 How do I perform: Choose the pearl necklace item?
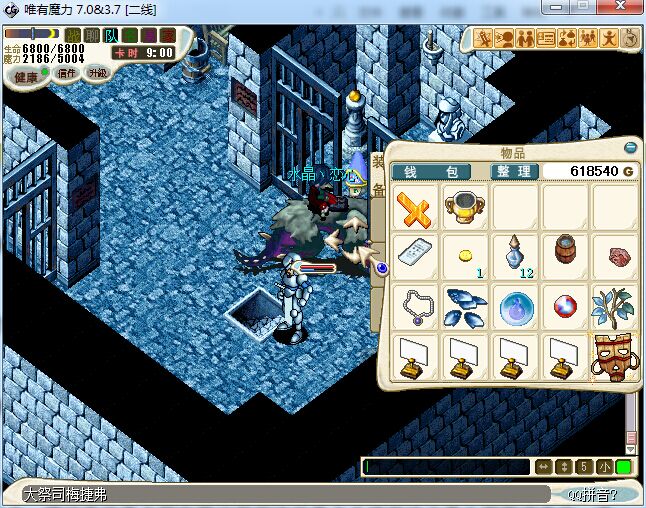(416, 307)
